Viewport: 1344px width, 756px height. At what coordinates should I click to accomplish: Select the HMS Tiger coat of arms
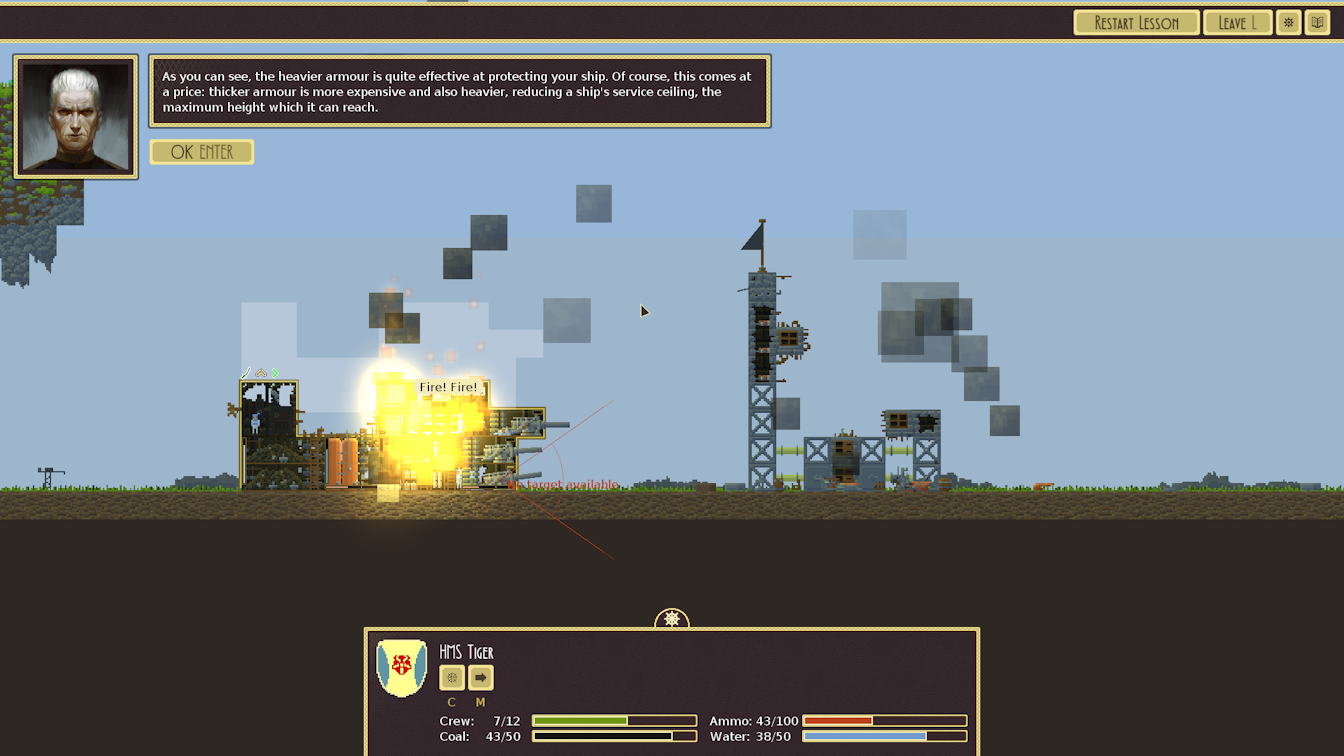(401, 667)
